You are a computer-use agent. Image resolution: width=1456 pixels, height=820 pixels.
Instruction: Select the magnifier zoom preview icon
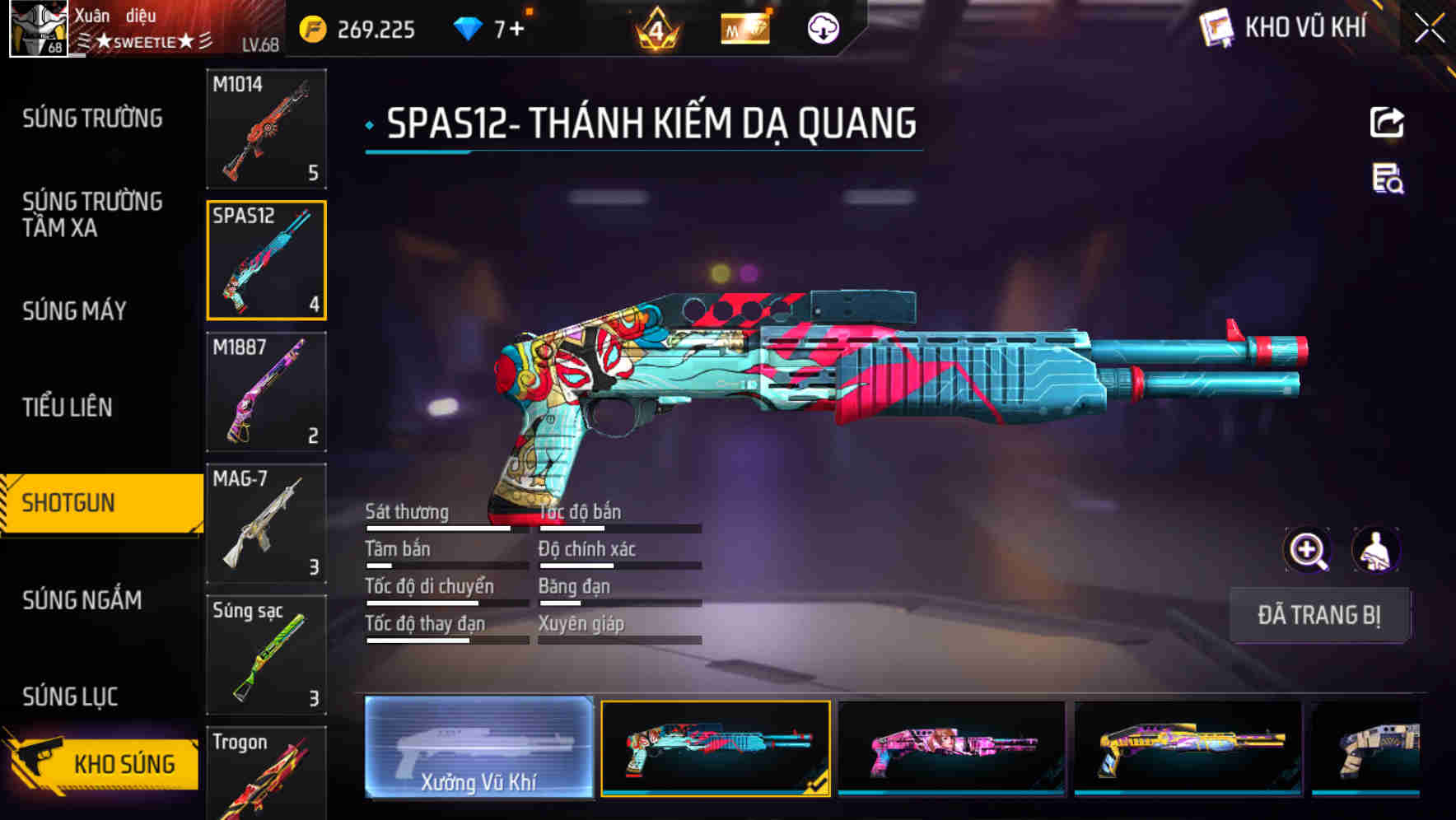click(1309, 550)
